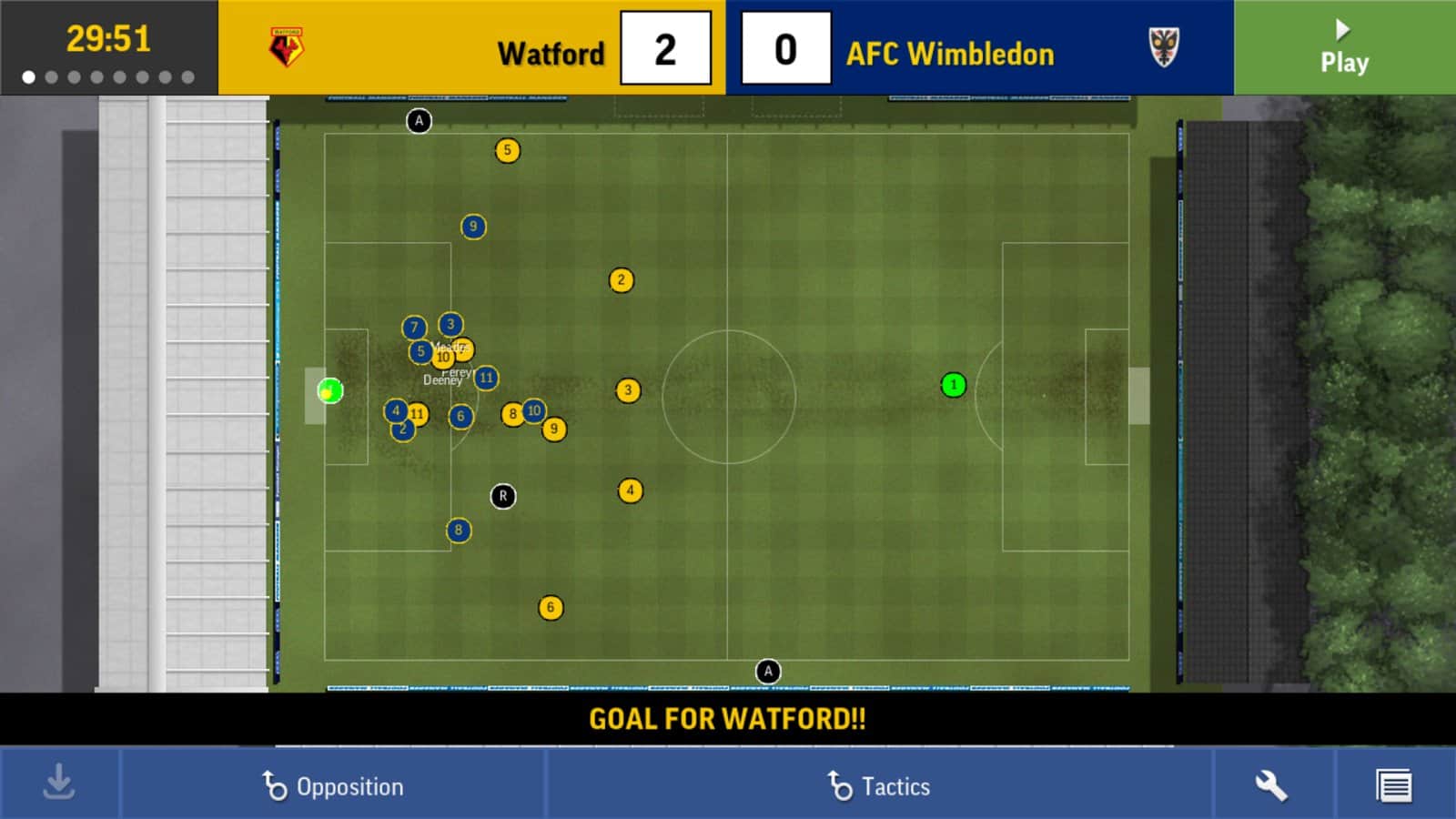
Task: Open the Tactics screen
Action: (x=879, y=785)
